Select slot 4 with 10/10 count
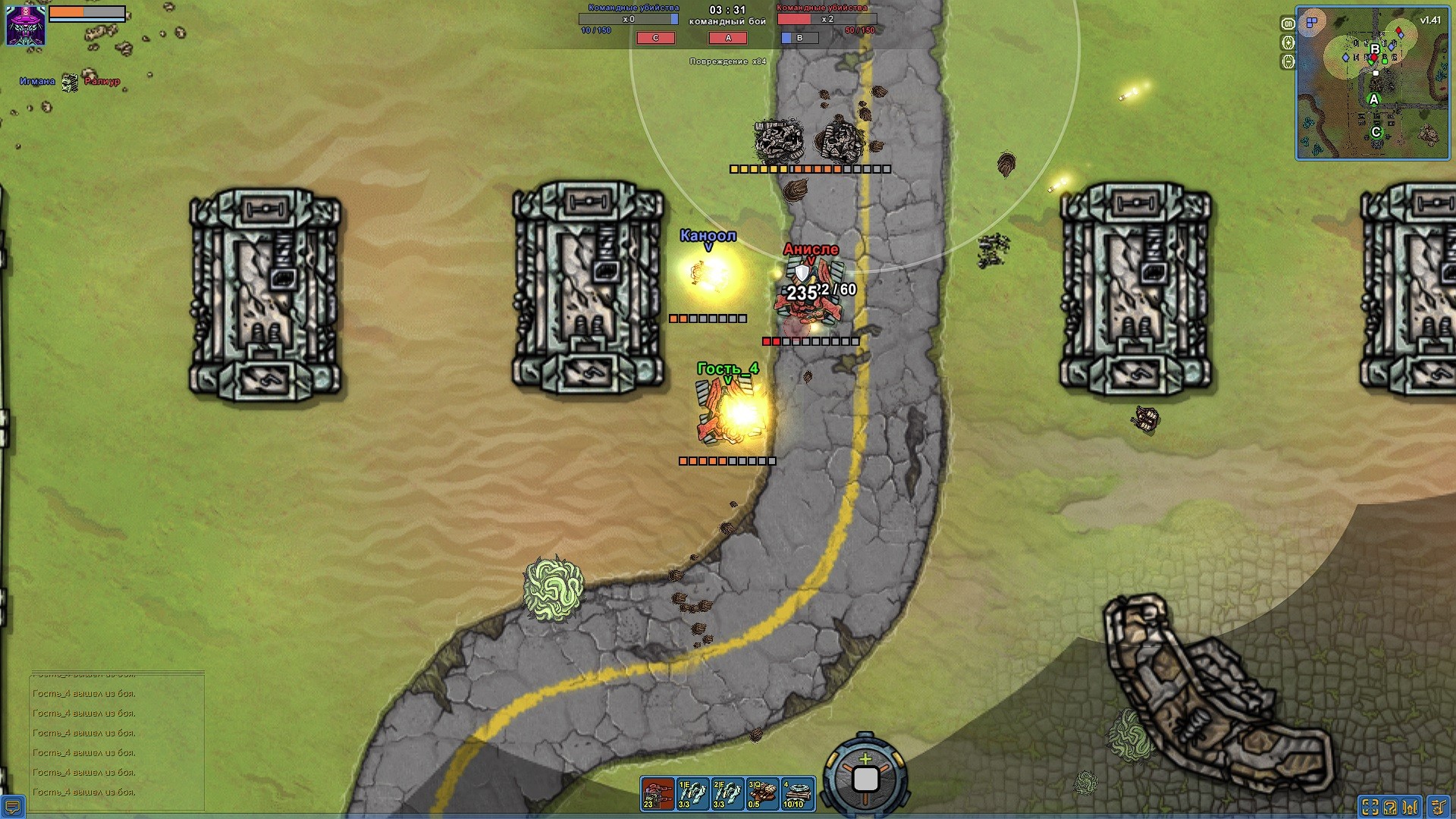 click(797, 793)
